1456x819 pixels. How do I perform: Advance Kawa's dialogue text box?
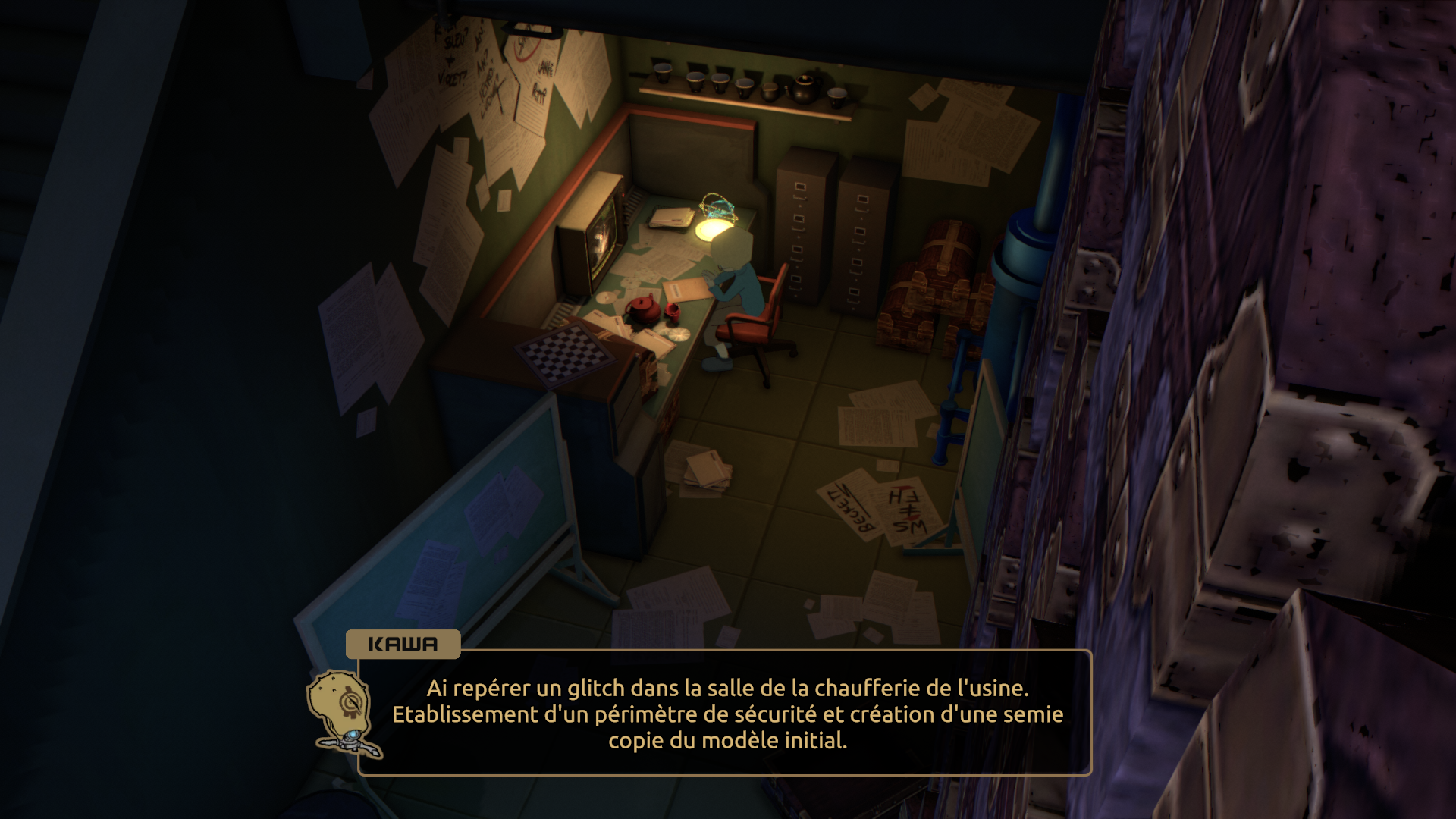pyautogui.click(x=726, y=714)
